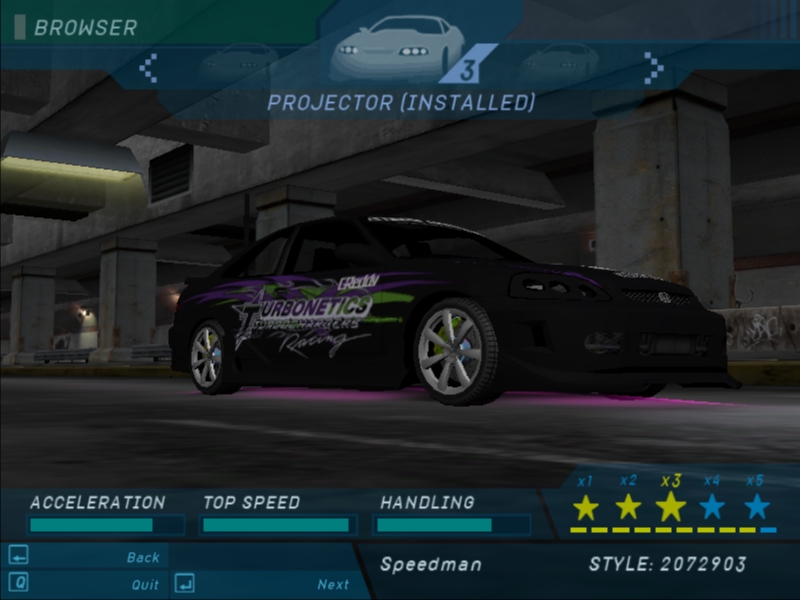This screenshot has width=800, height=600.
Task: Click the left arrow to browse previous headlights
Action: pos(148,68)
